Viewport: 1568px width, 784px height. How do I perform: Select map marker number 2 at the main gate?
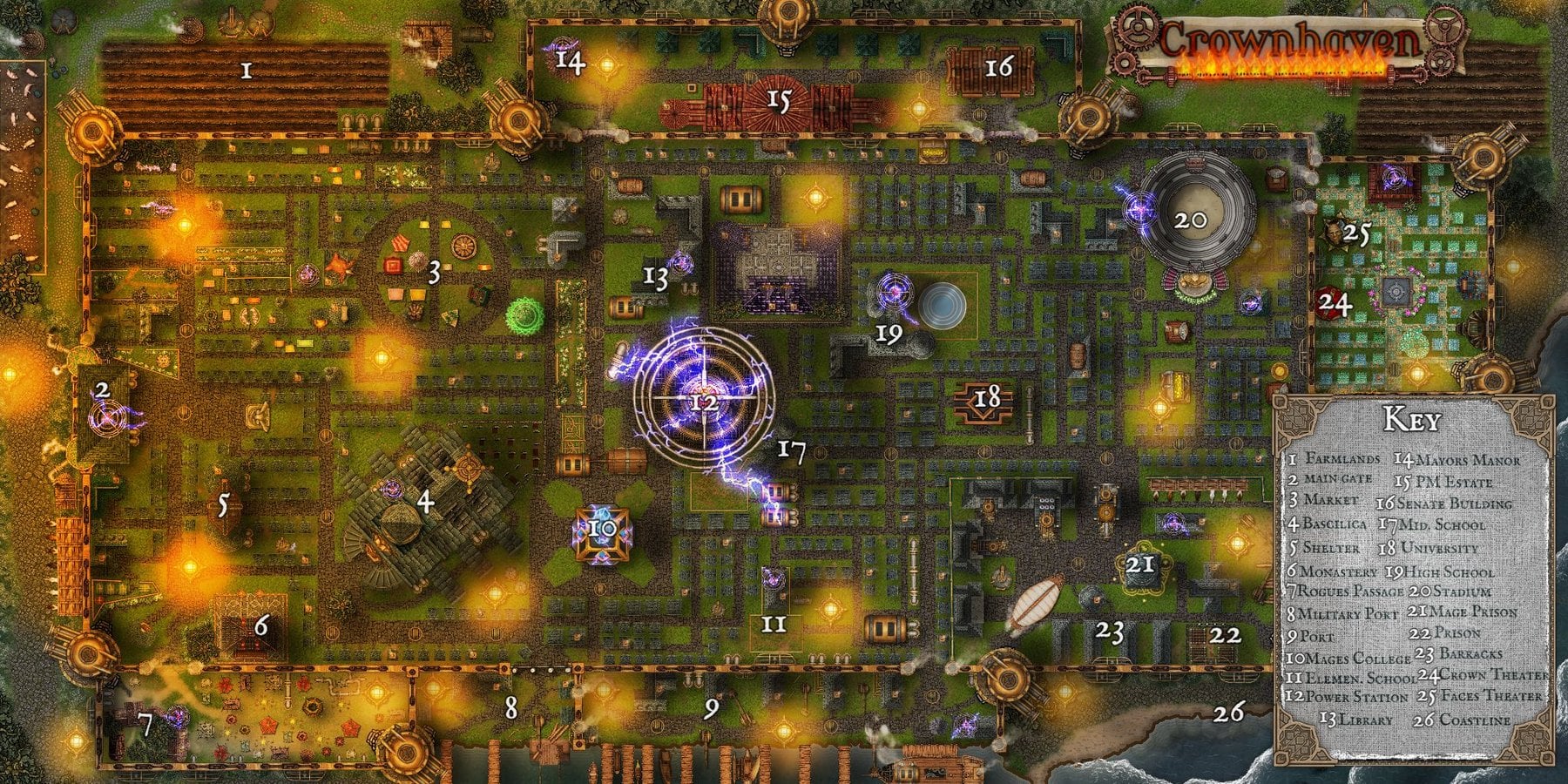point(102,389)
